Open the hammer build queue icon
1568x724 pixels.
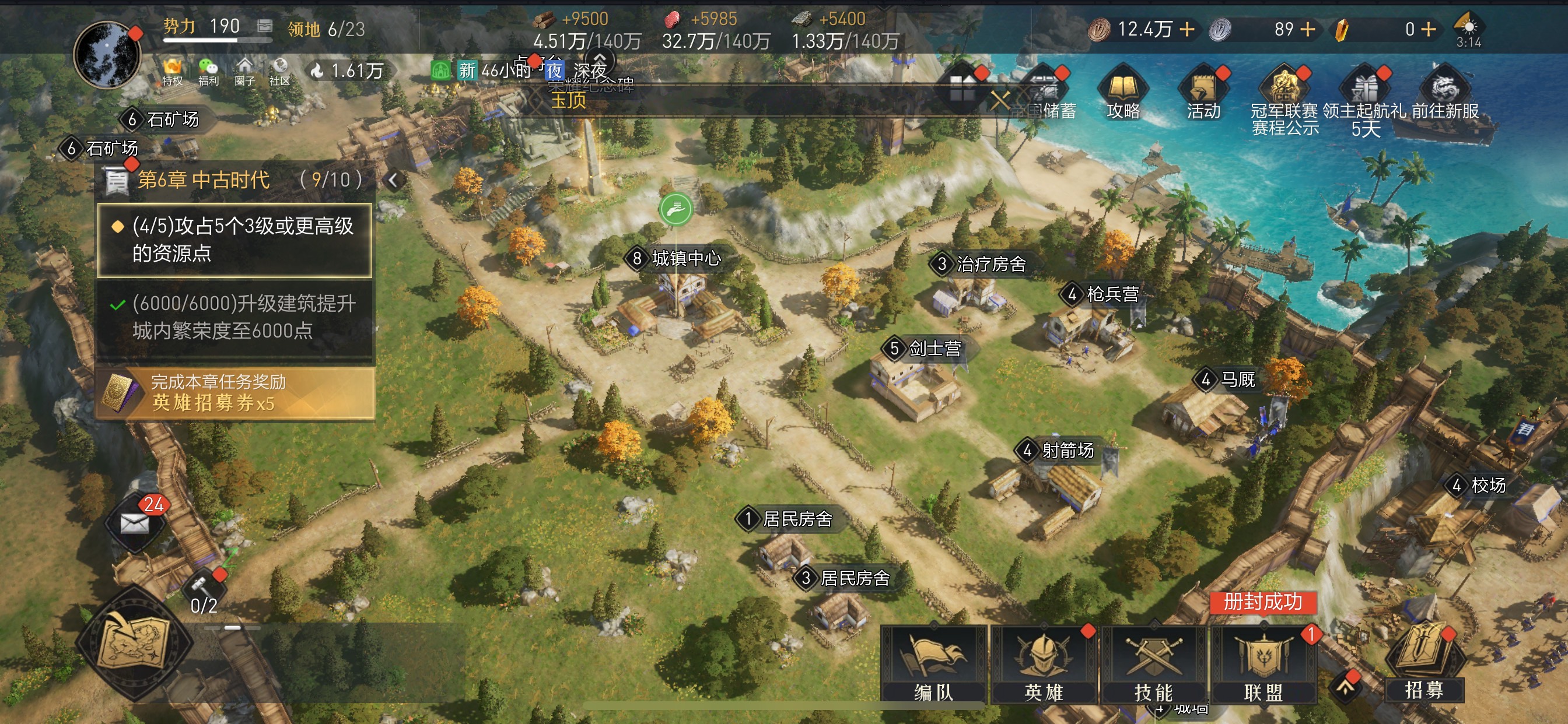(202, 586)
